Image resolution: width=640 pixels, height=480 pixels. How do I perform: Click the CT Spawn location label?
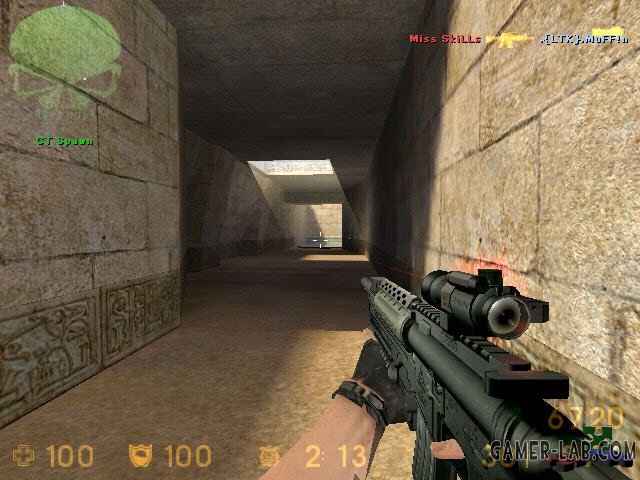tap(64, 141)
